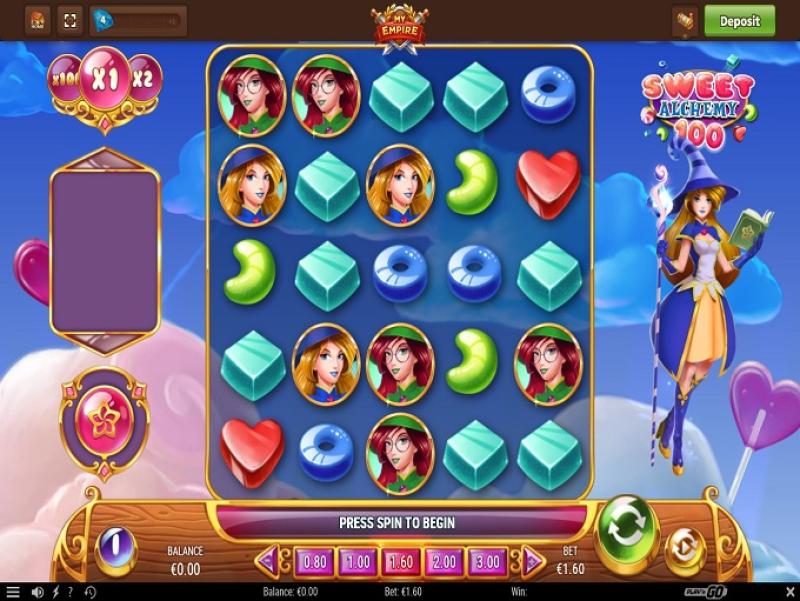Open the My Empire logo
This screenshot has height=601, width=800.
(399, 24)
